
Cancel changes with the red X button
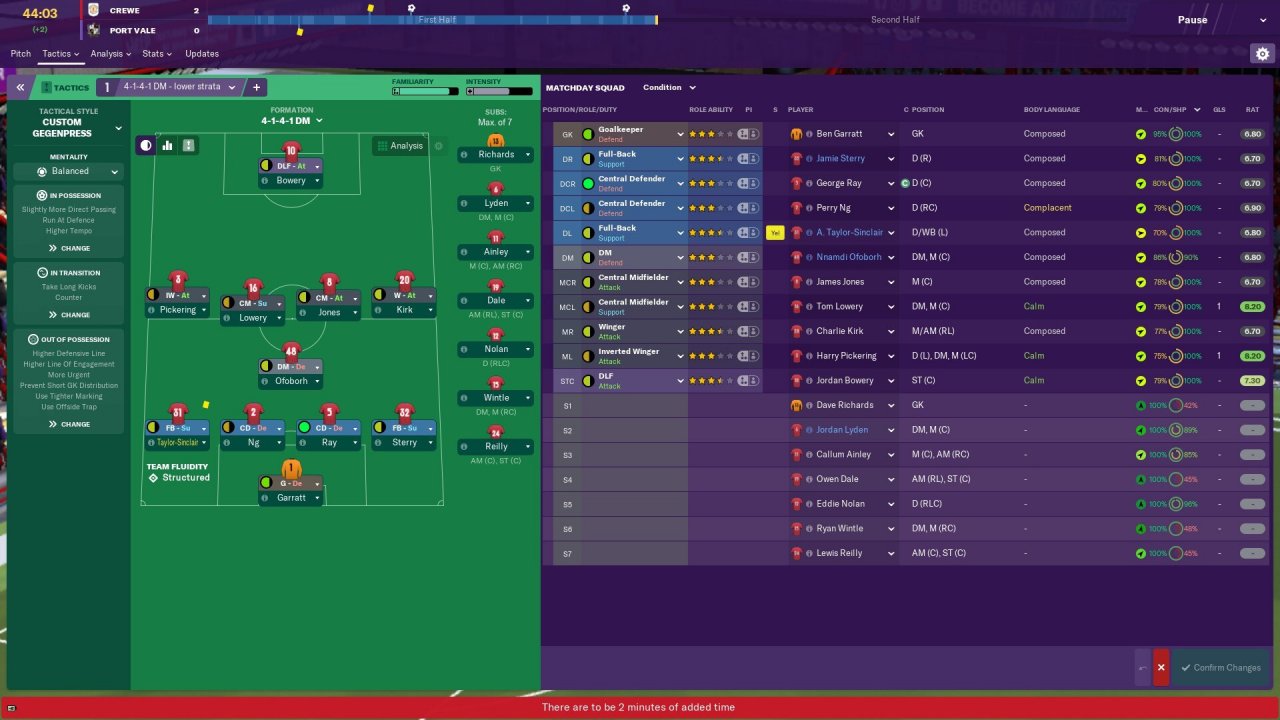click(1161, 668)
